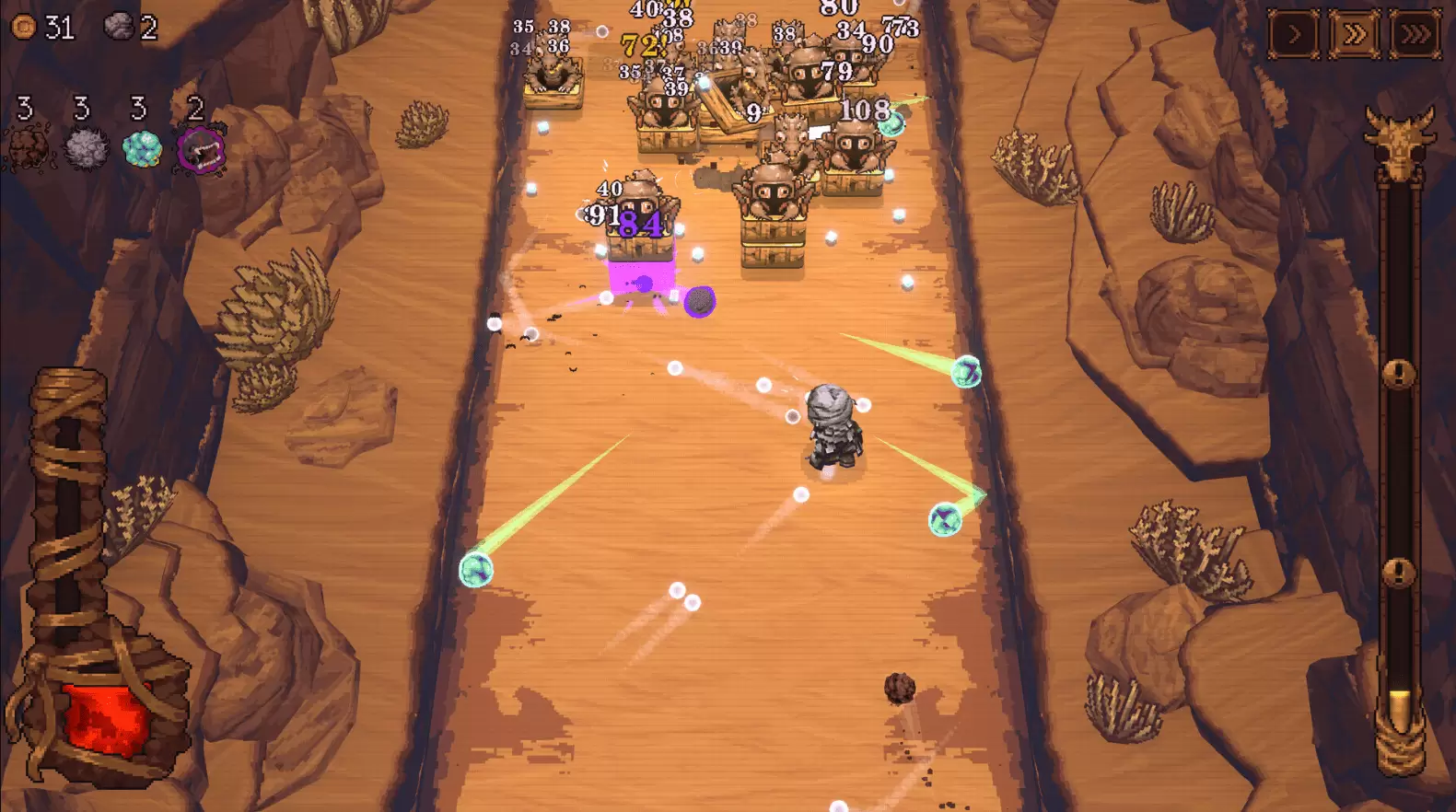The height and width of the screenshot is (812, 1456).
Task: Activate the teal crystal cluster ability
Action: coord(140,147)
